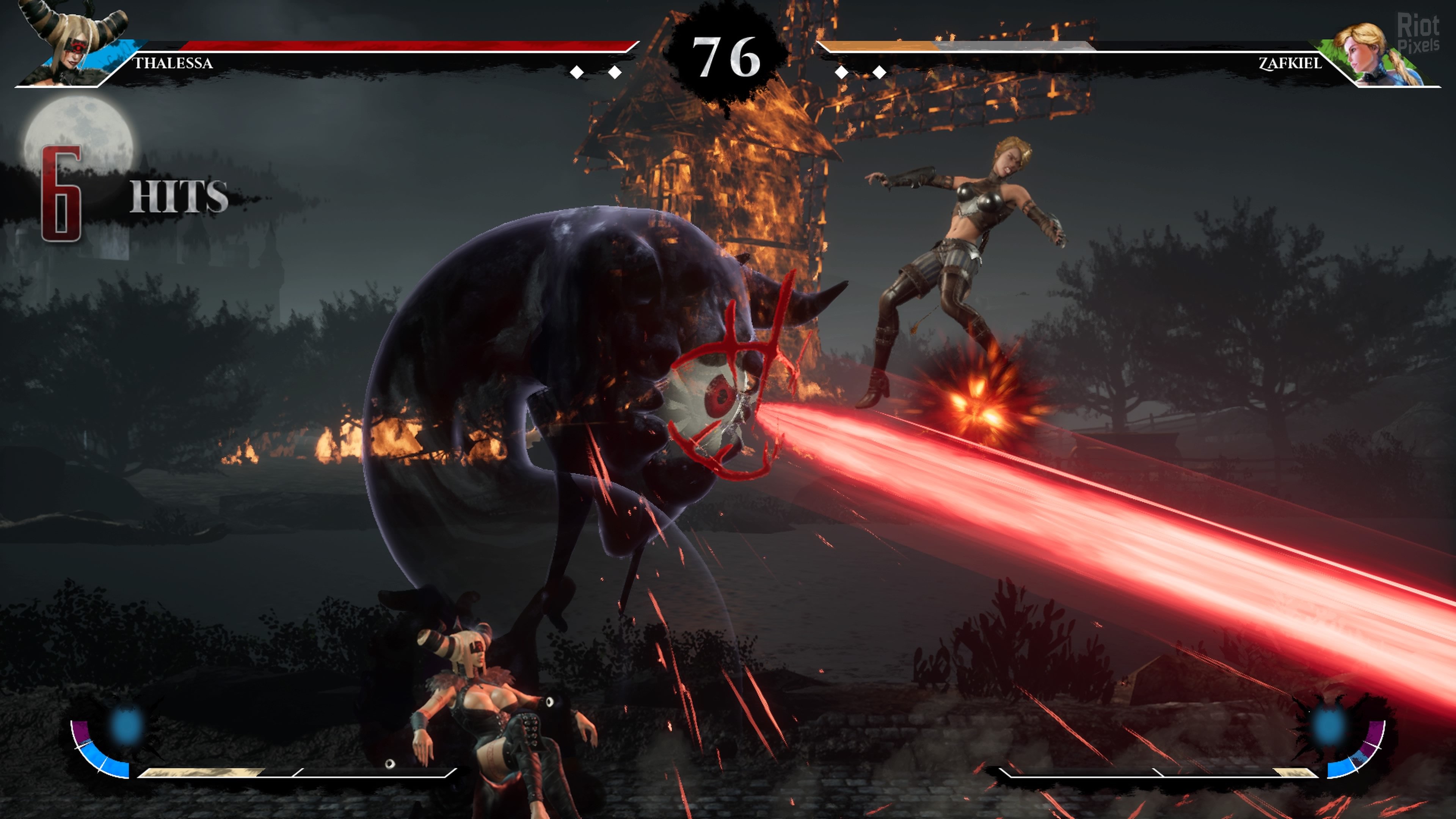The image size is (1456, 819).
Task: Click the Riot Pixels watermark logo
Action: pos(1418,33)
